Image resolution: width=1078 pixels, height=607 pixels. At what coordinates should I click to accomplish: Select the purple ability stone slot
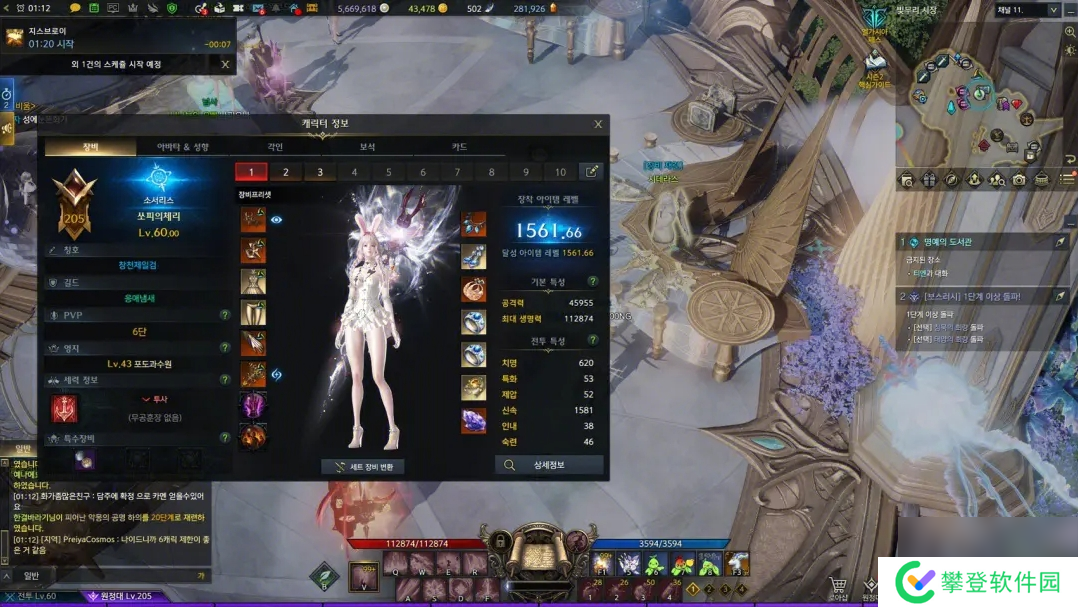[x=473, y=420]
